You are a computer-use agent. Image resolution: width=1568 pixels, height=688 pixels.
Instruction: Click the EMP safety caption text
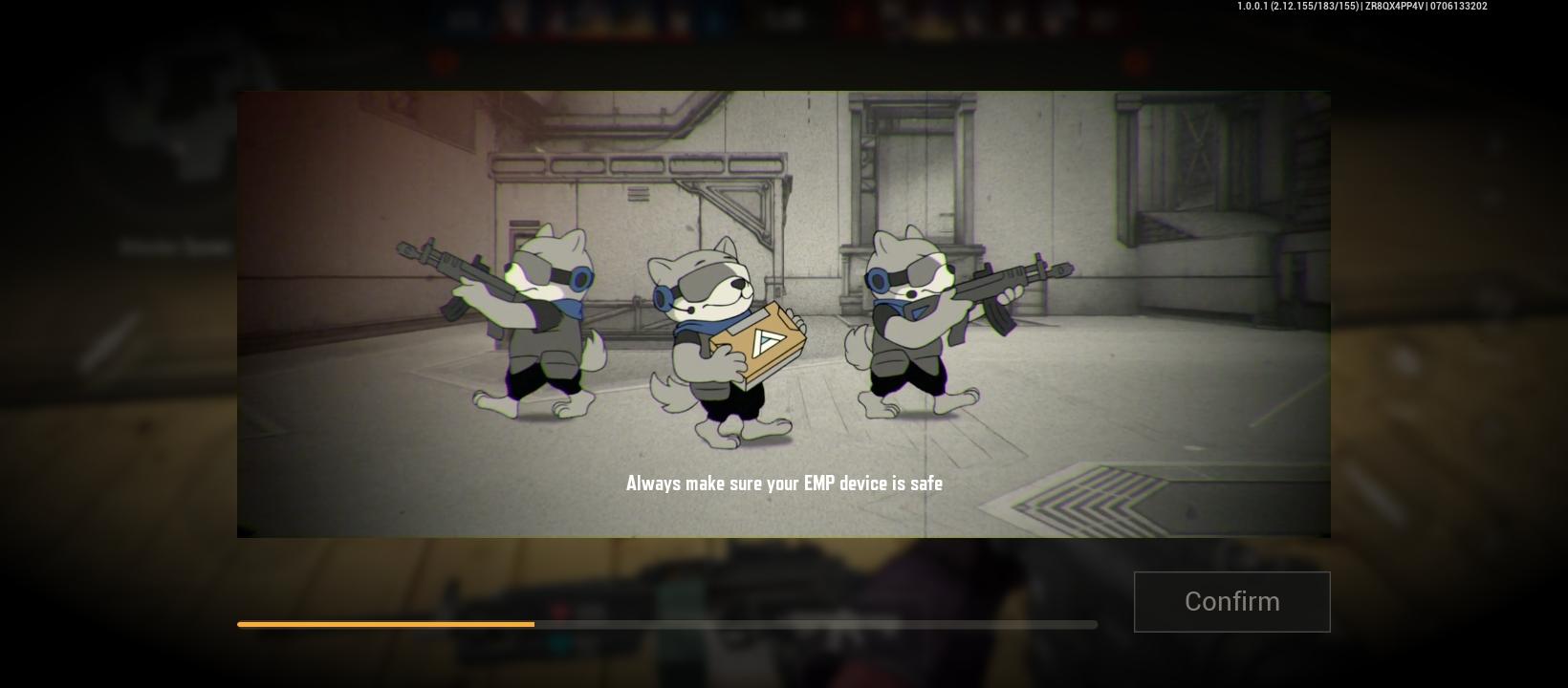784,484
